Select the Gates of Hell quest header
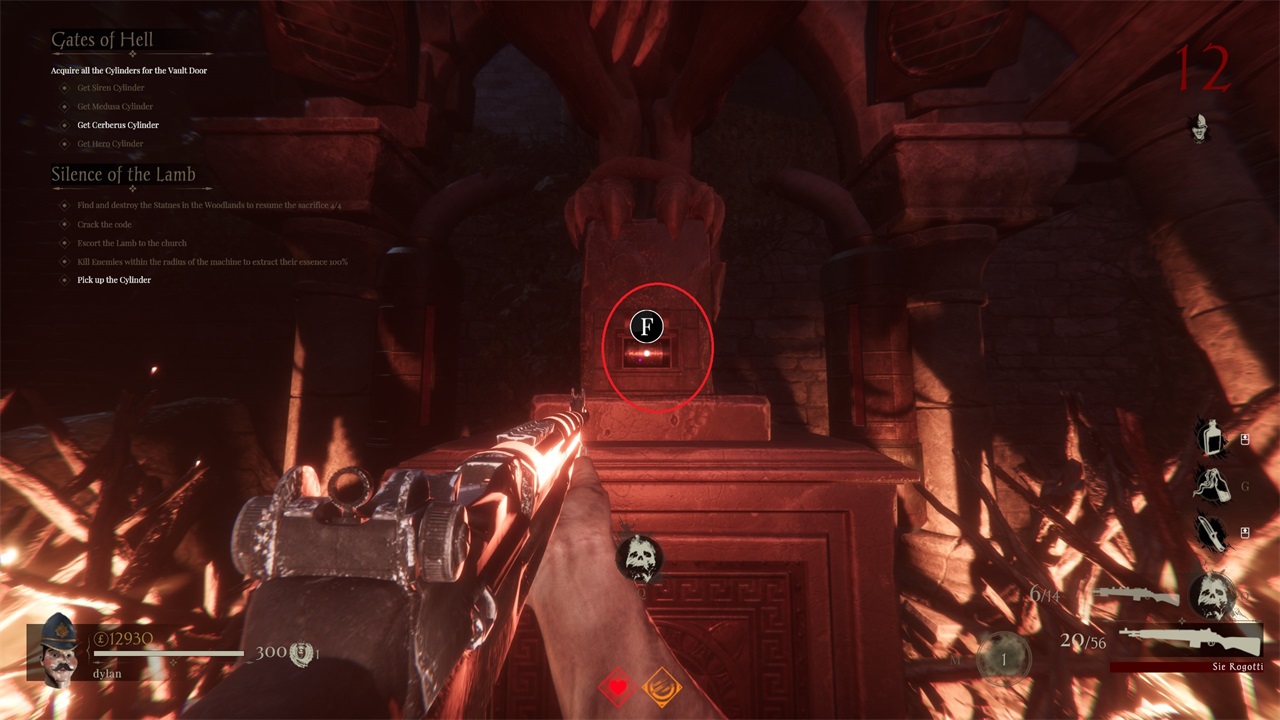This screenshot has height=720, width=1280. (x=103, y=41)
